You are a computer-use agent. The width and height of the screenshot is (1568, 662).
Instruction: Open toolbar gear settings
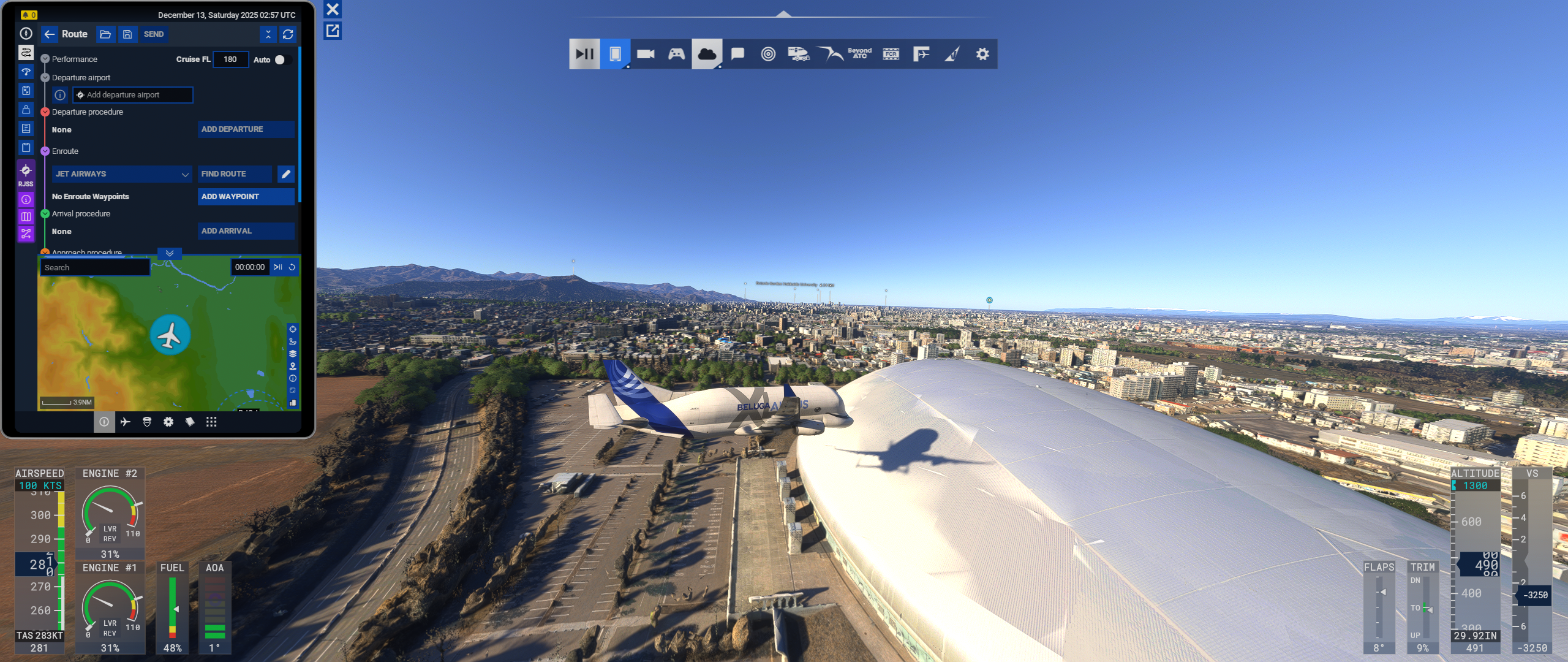pos(982,54)
